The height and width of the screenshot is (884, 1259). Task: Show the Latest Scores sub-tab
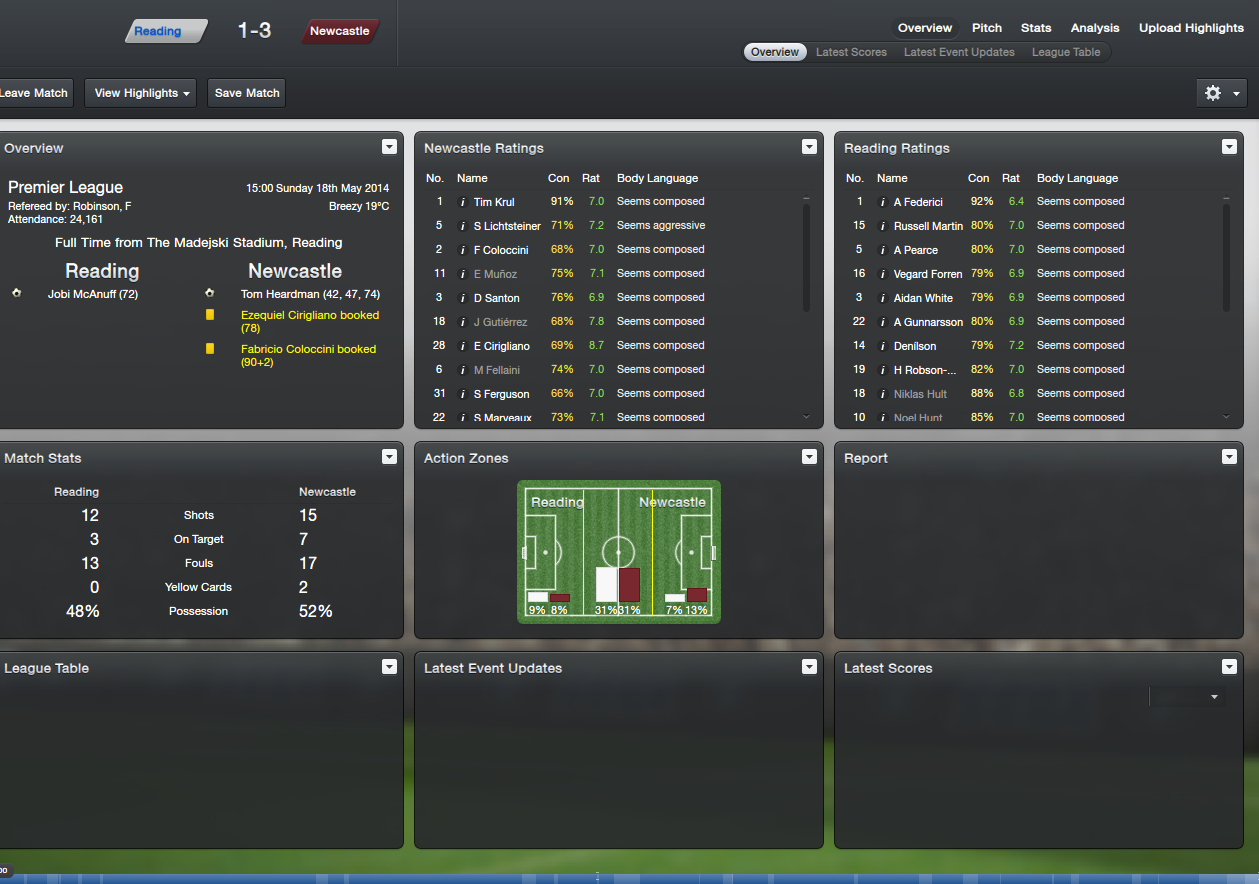point(851,52)
